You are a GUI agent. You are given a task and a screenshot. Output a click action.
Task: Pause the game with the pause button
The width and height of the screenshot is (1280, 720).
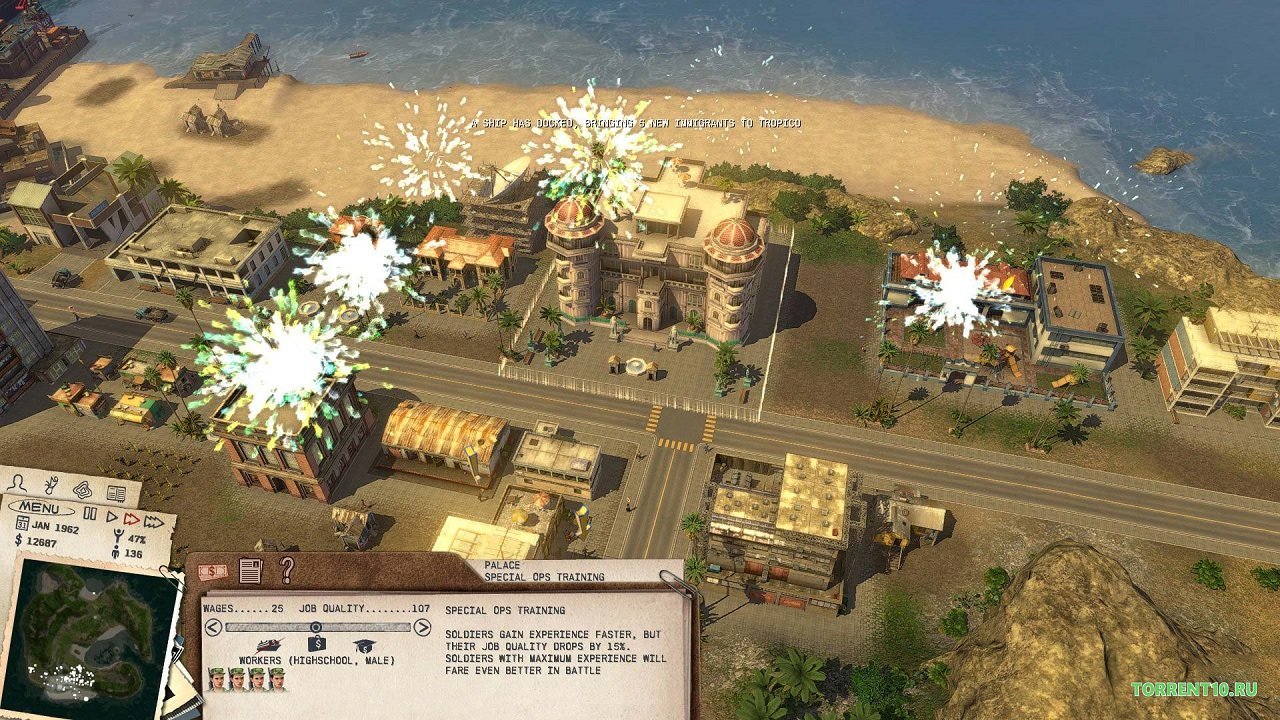[91, 512]
